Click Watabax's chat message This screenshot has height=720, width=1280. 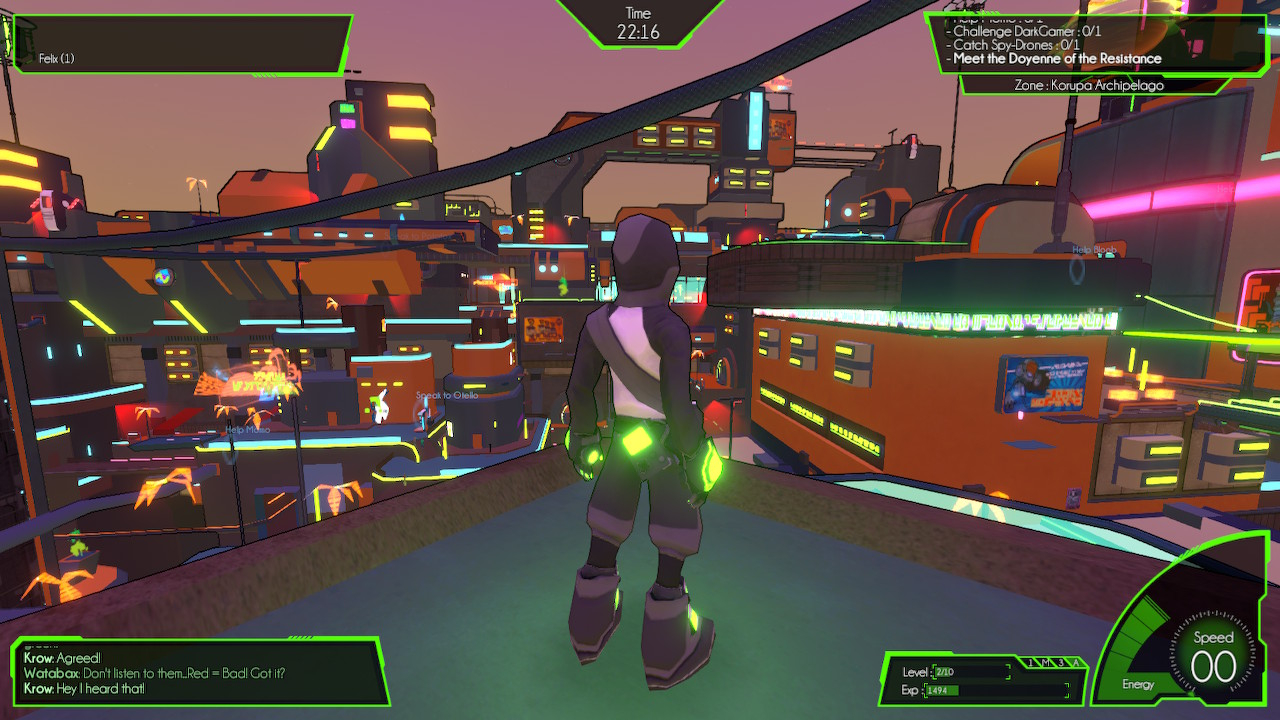point(154,674)
